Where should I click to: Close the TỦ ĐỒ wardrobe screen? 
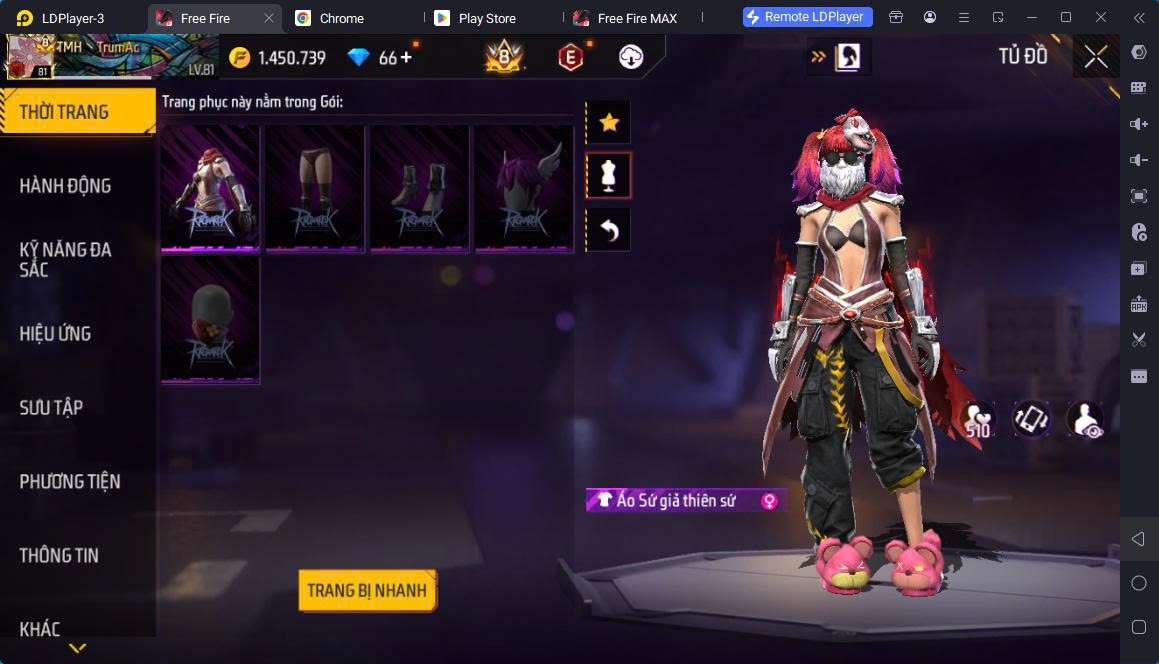(x=1096, y=57)
